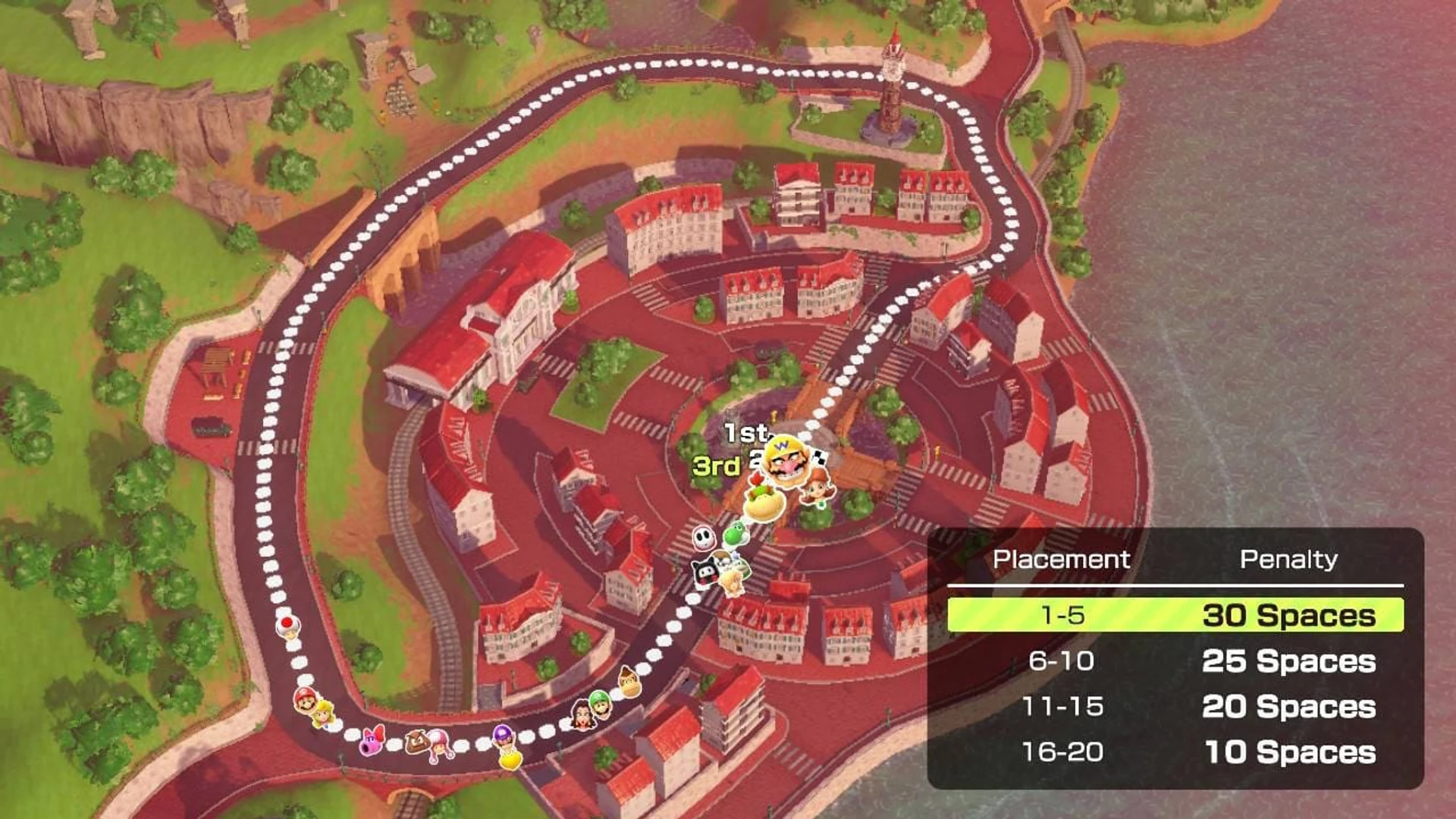The image size is (1456, 819).
Task: Pick the 11-15 placement penalty row
Action: (x=1175, y=706)
